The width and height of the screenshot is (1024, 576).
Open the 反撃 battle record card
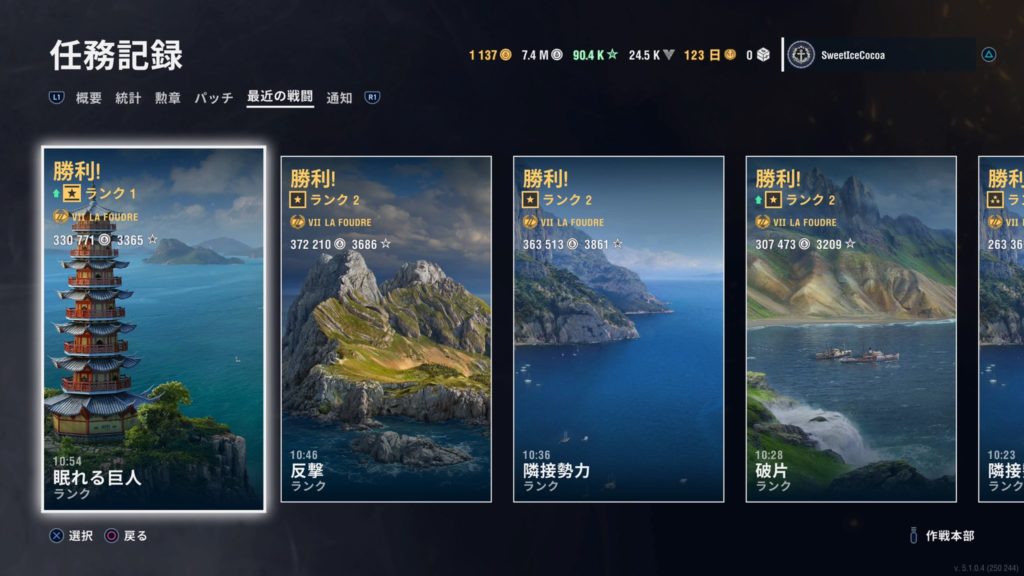[x=386, y=329]
